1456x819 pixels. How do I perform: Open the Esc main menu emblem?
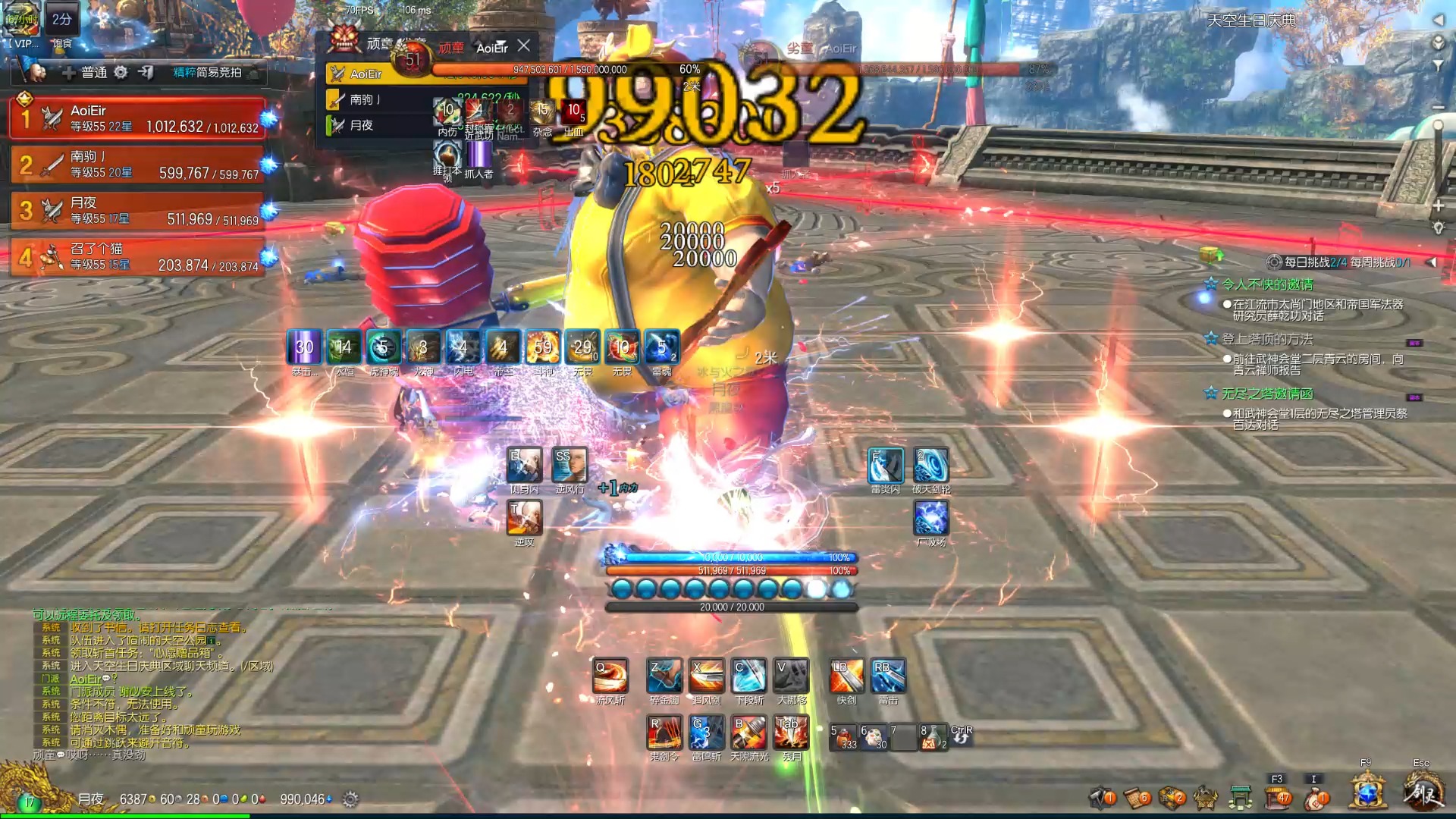click(x=1422, y=792)
